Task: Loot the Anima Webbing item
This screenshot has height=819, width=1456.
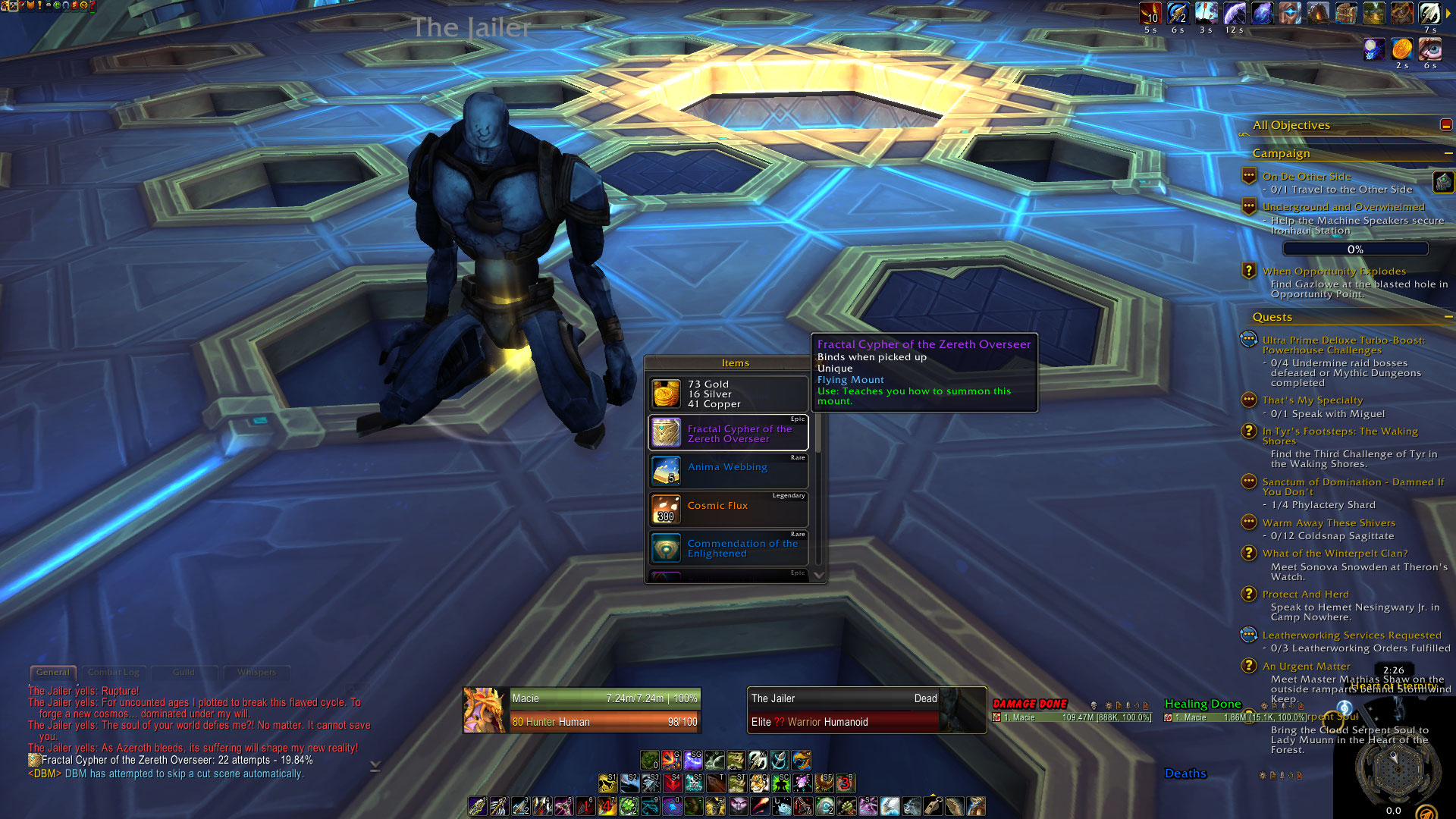Action: pyautogui.click(x=728, y=470)
